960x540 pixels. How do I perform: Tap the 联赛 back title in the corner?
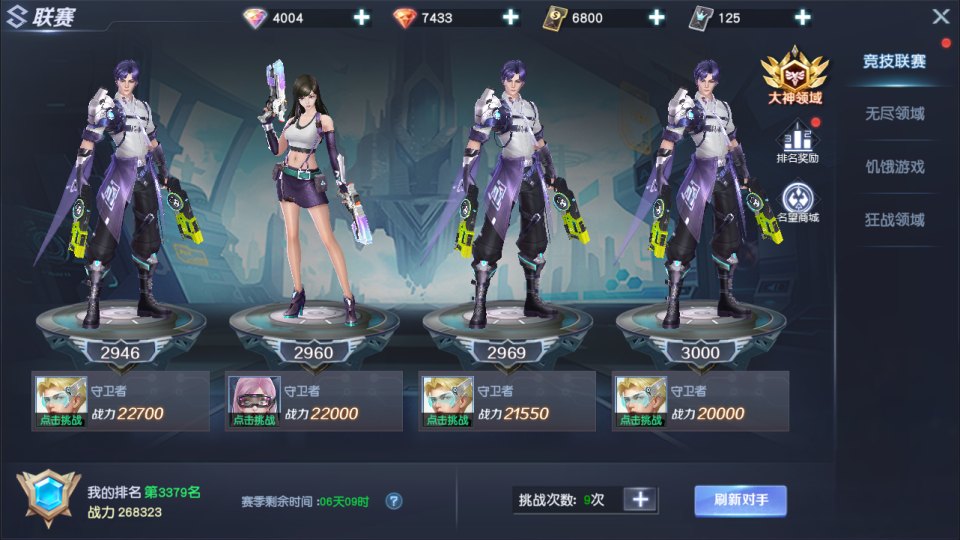click(x=40, y=18)
